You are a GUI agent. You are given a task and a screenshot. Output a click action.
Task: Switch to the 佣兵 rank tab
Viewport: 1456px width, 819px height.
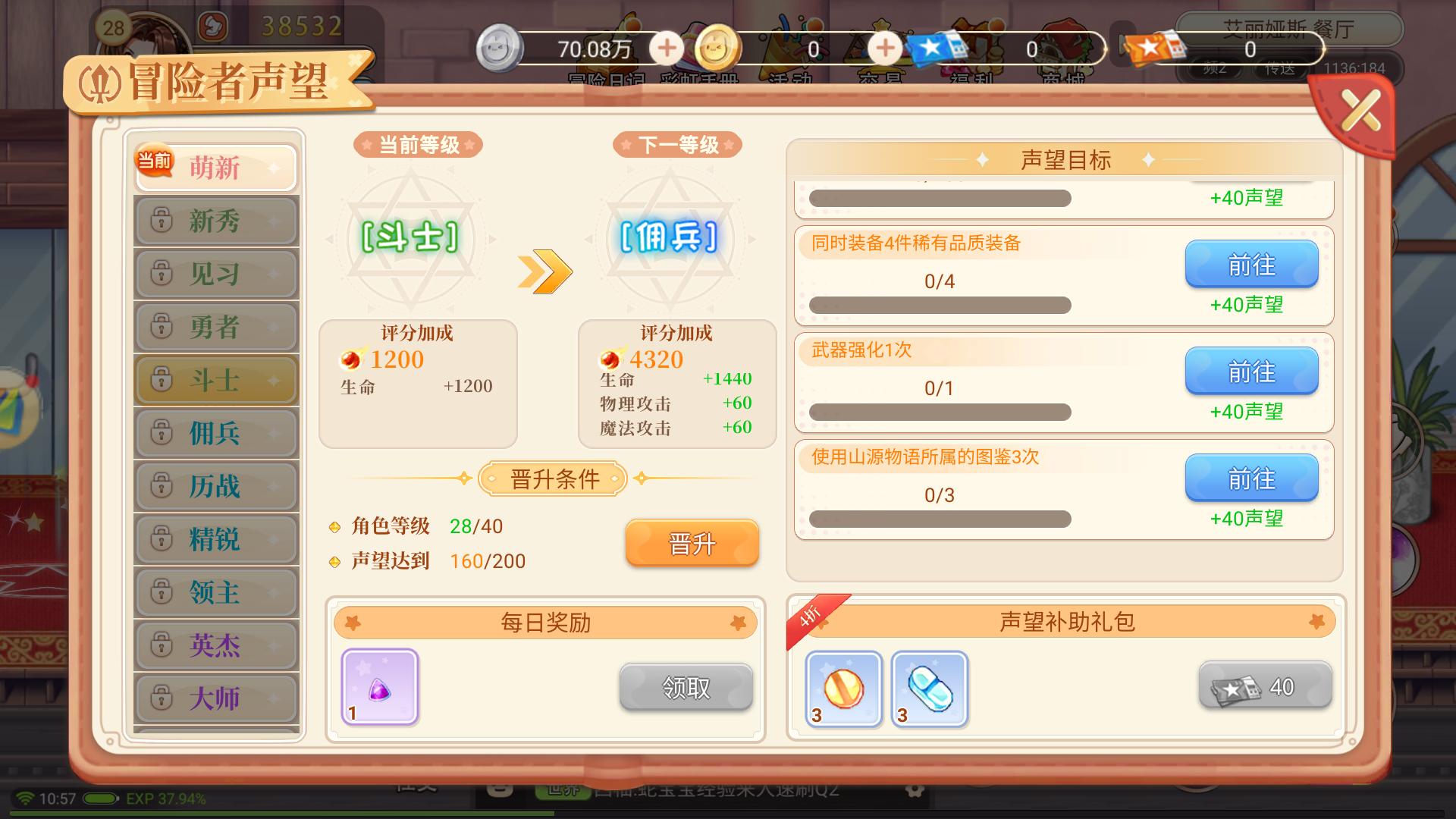(x=215, y=433)
